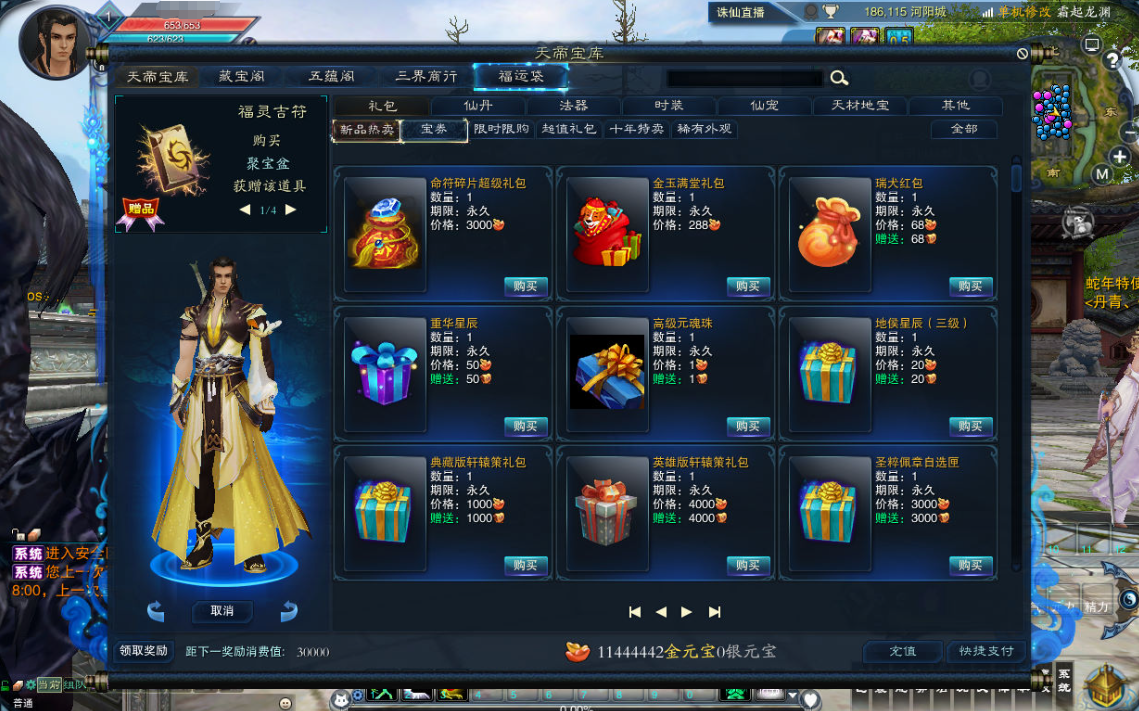This screenshot has width=1139, height=711.
Task: Purchase the 金玉满堂礼包
Action: click(748, 286)
